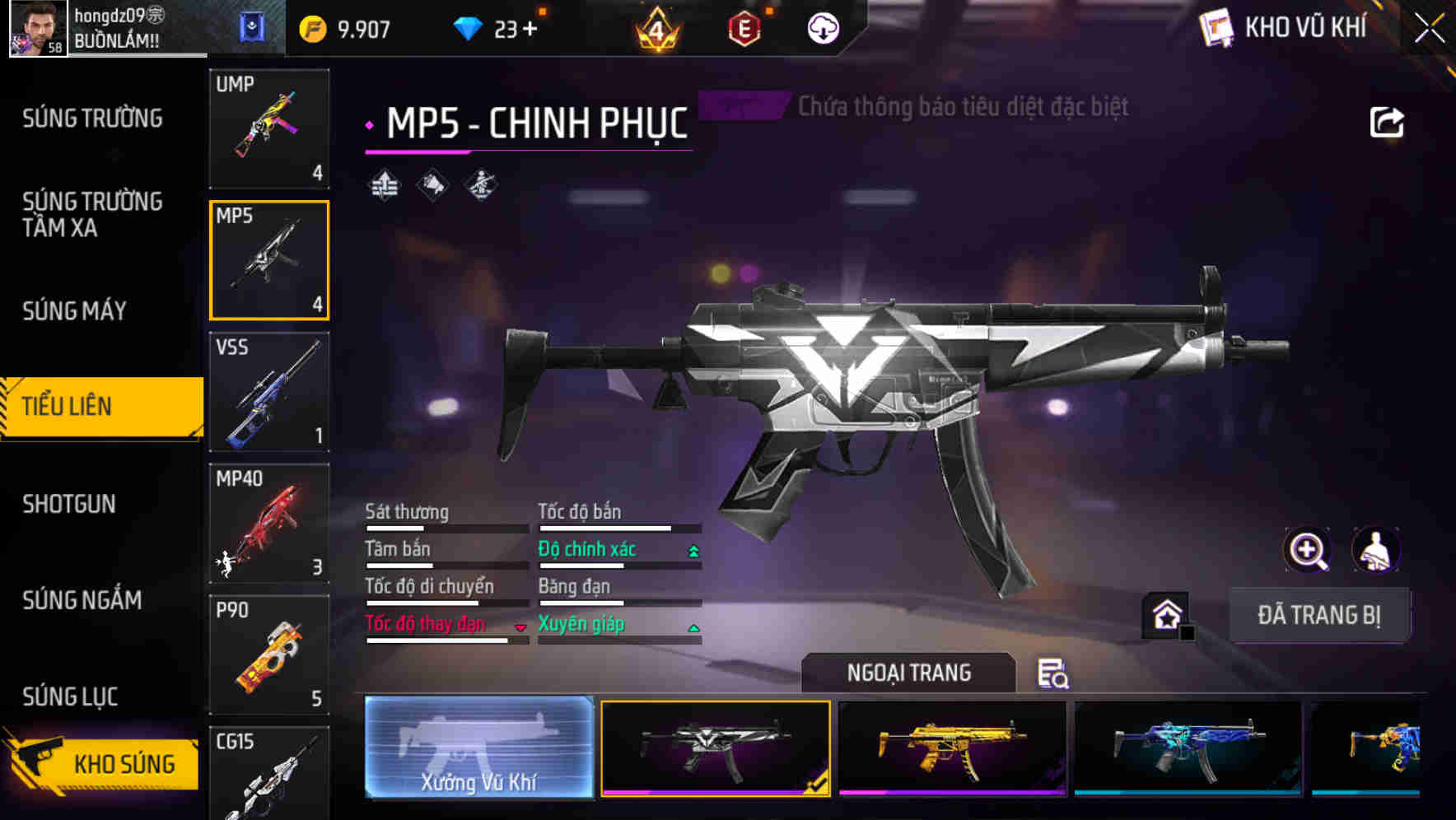Open the cloud download icon in top bar
The width and height of the screenshot is (1456, 820).
pyautogui.click(x=822, y=27)
